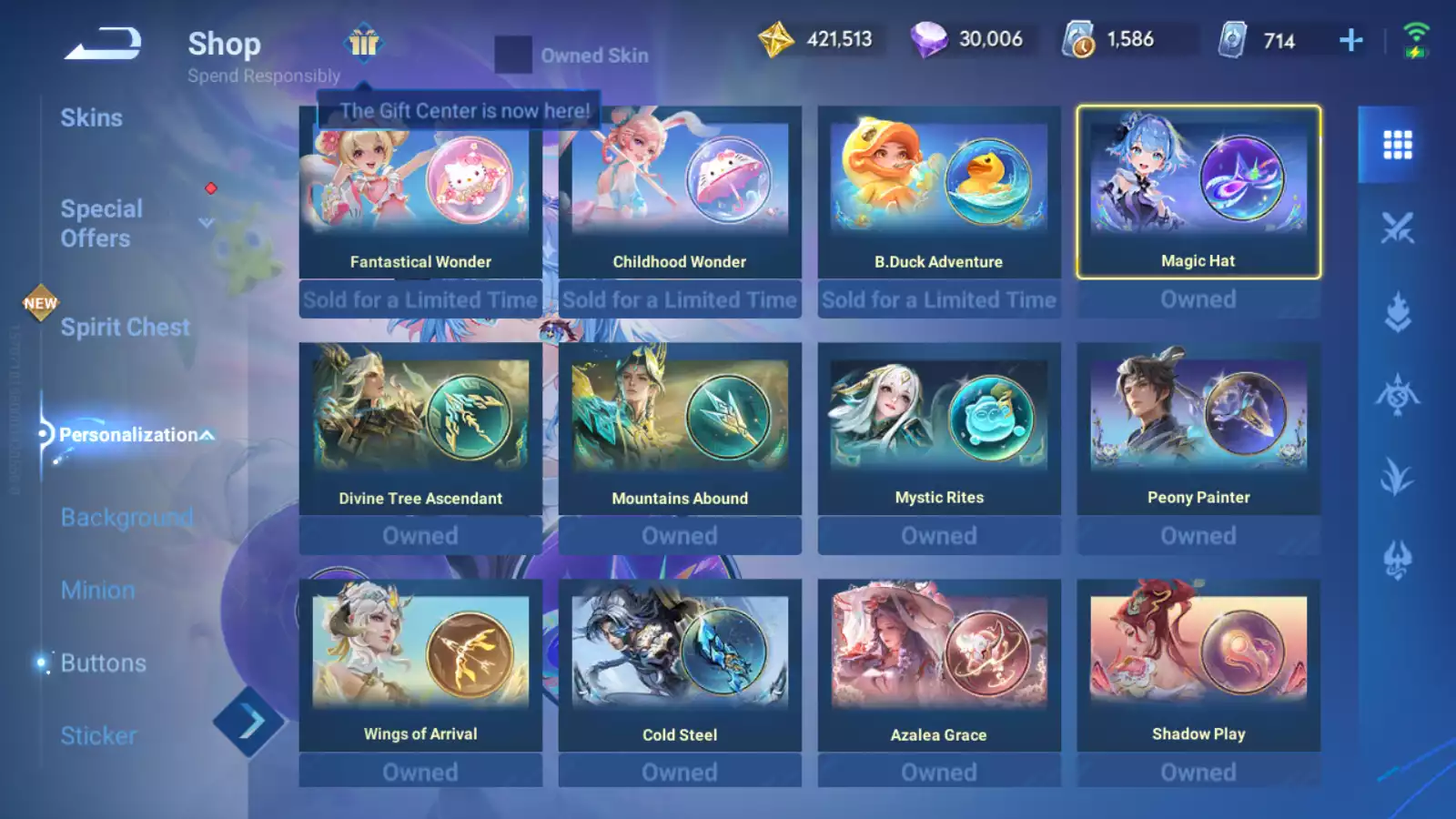Open the Skins shop category

tap(91, 118)
